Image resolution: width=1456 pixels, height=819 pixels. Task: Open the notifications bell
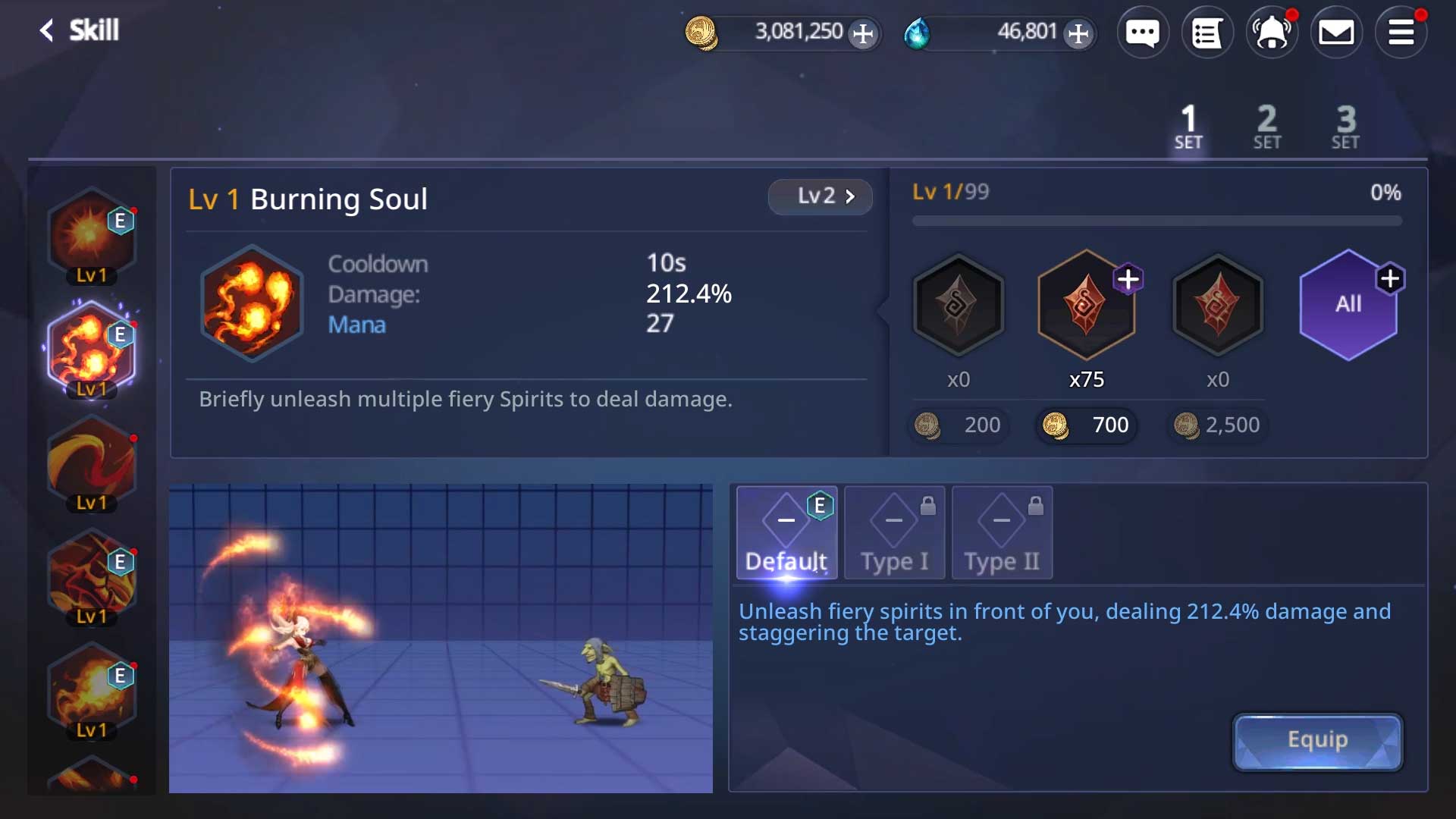tap(1272, 33)
